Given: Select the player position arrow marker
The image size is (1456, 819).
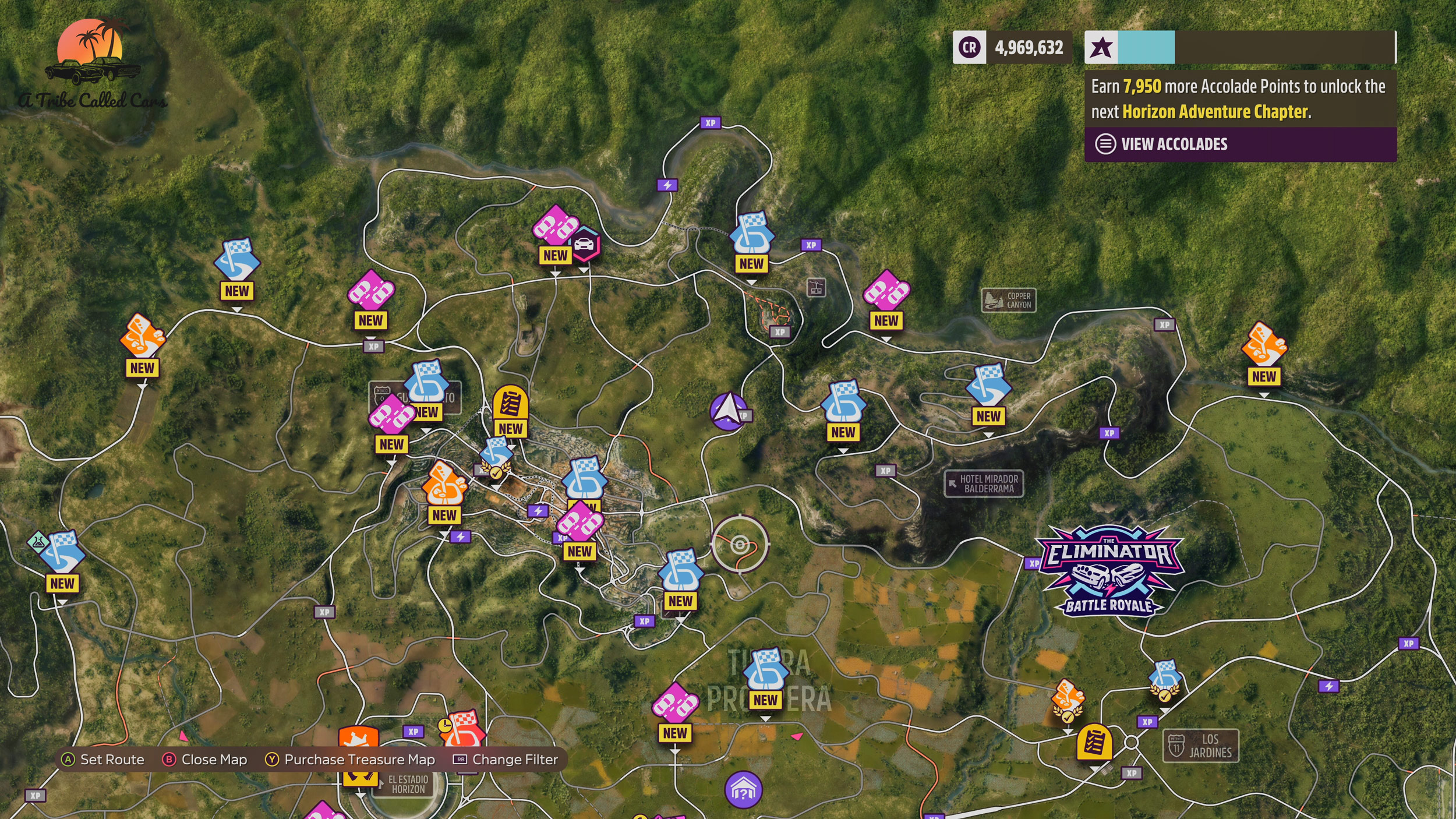Looking at the screenshot, I should point(727,411).
